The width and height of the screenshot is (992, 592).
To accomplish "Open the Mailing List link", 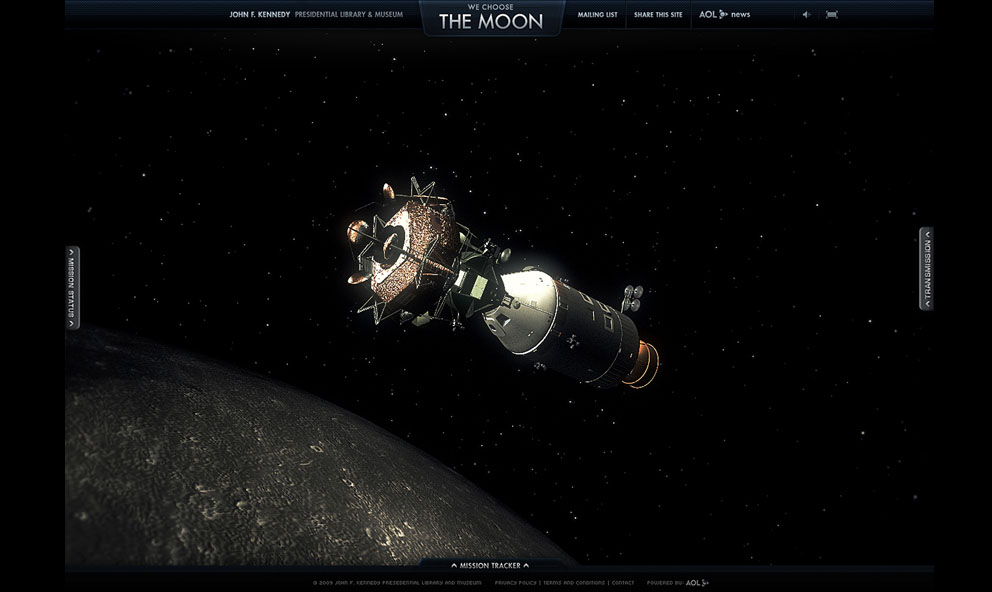I will point(597,15).
